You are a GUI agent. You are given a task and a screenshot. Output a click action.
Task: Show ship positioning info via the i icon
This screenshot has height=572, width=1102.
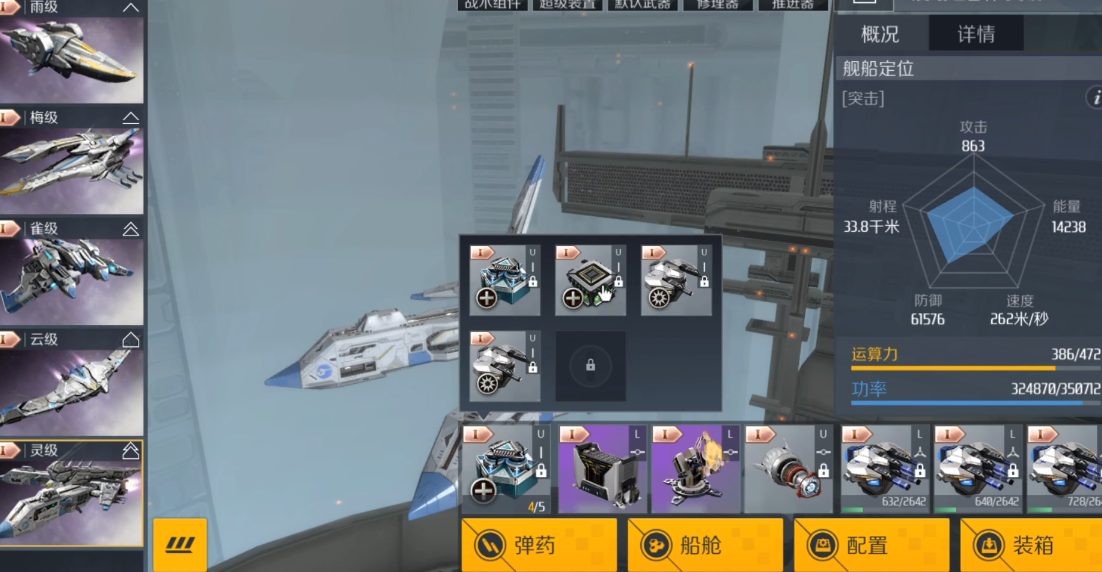[1093, 98]
